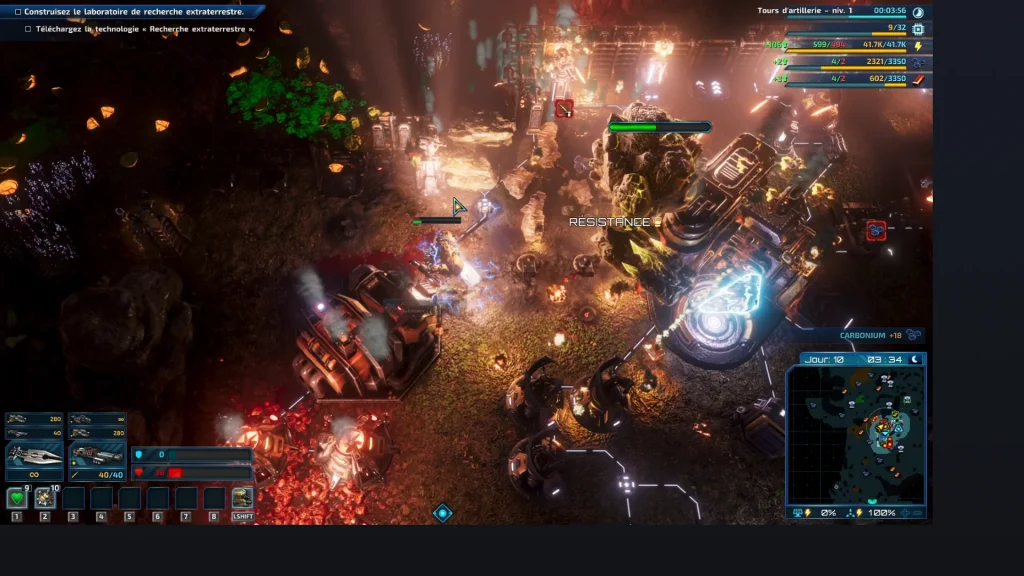The width and height of the screenshot is (1024, 576).
Task: Click the research clock icon for Tours d'artillerie
Action: [x=918, y=12]
